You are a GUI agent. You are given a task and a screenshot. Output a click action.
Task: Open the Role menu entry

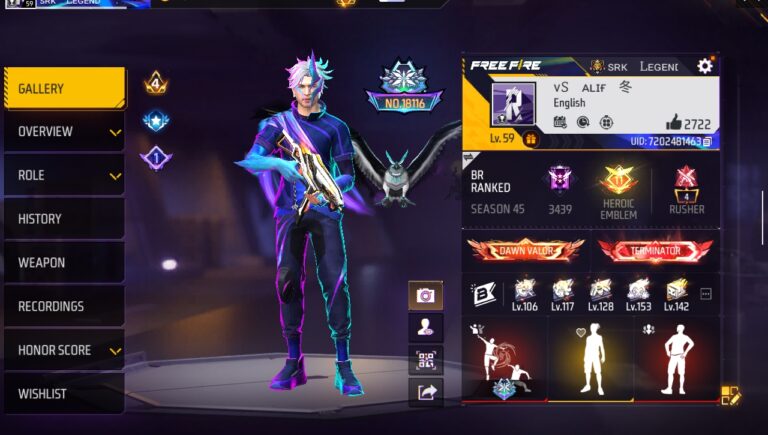(x=64, y=176)
